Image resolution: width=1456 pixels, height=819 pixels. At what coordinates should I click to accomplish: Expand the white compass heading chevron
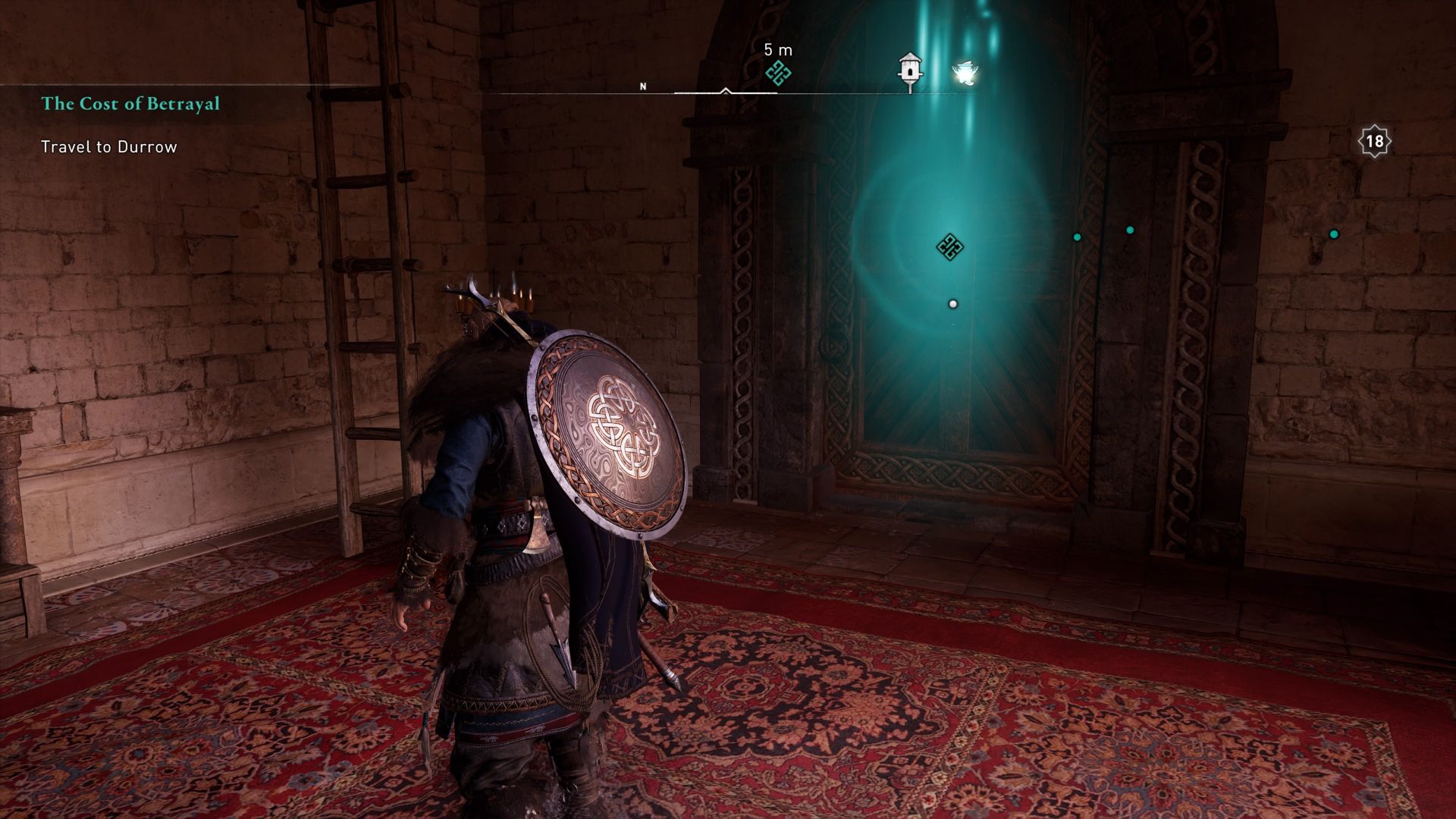pyautogui.click(x=725, y=92)
